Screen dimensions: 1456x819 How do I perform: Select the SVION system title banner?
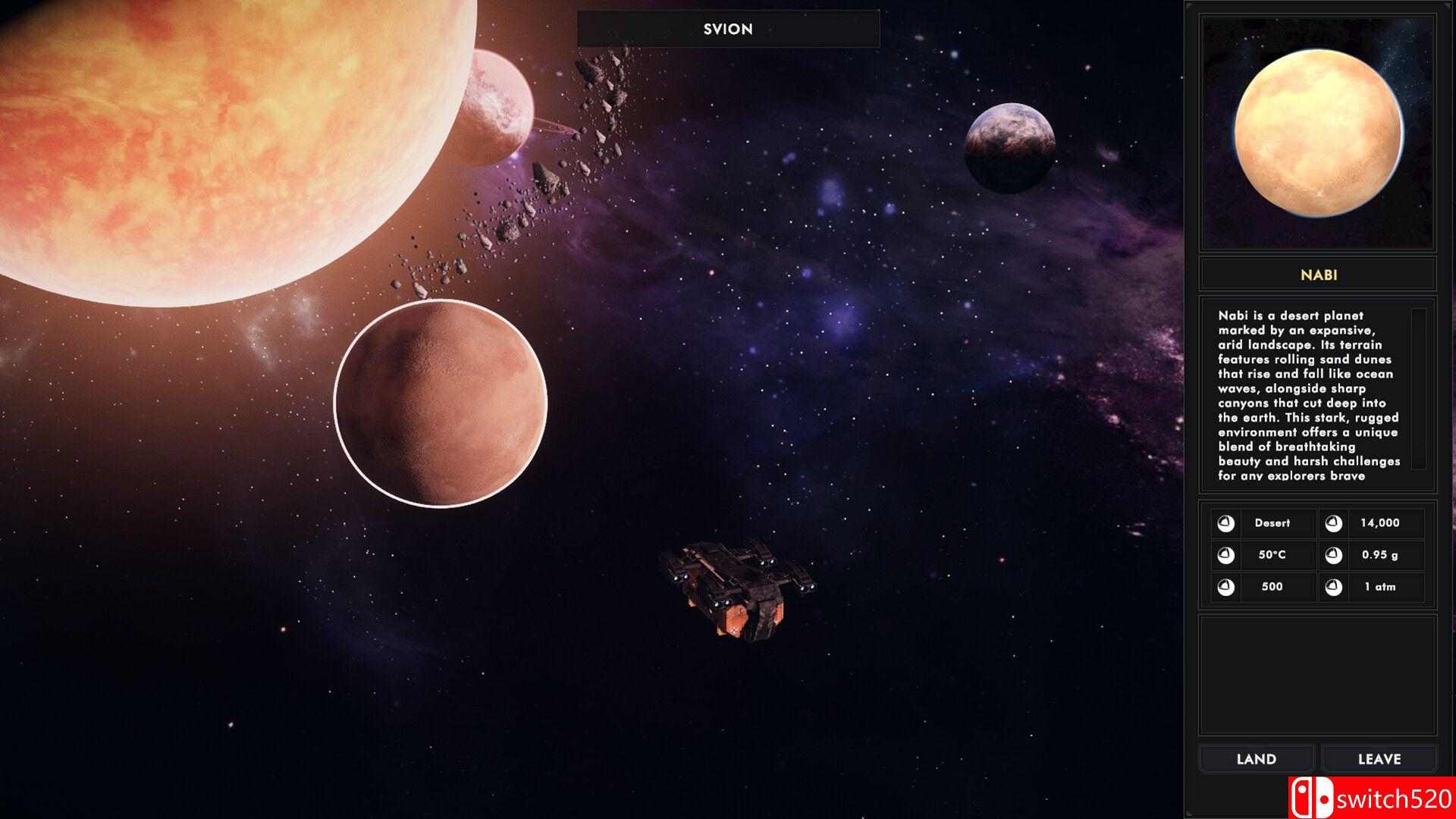coord(727,30)
